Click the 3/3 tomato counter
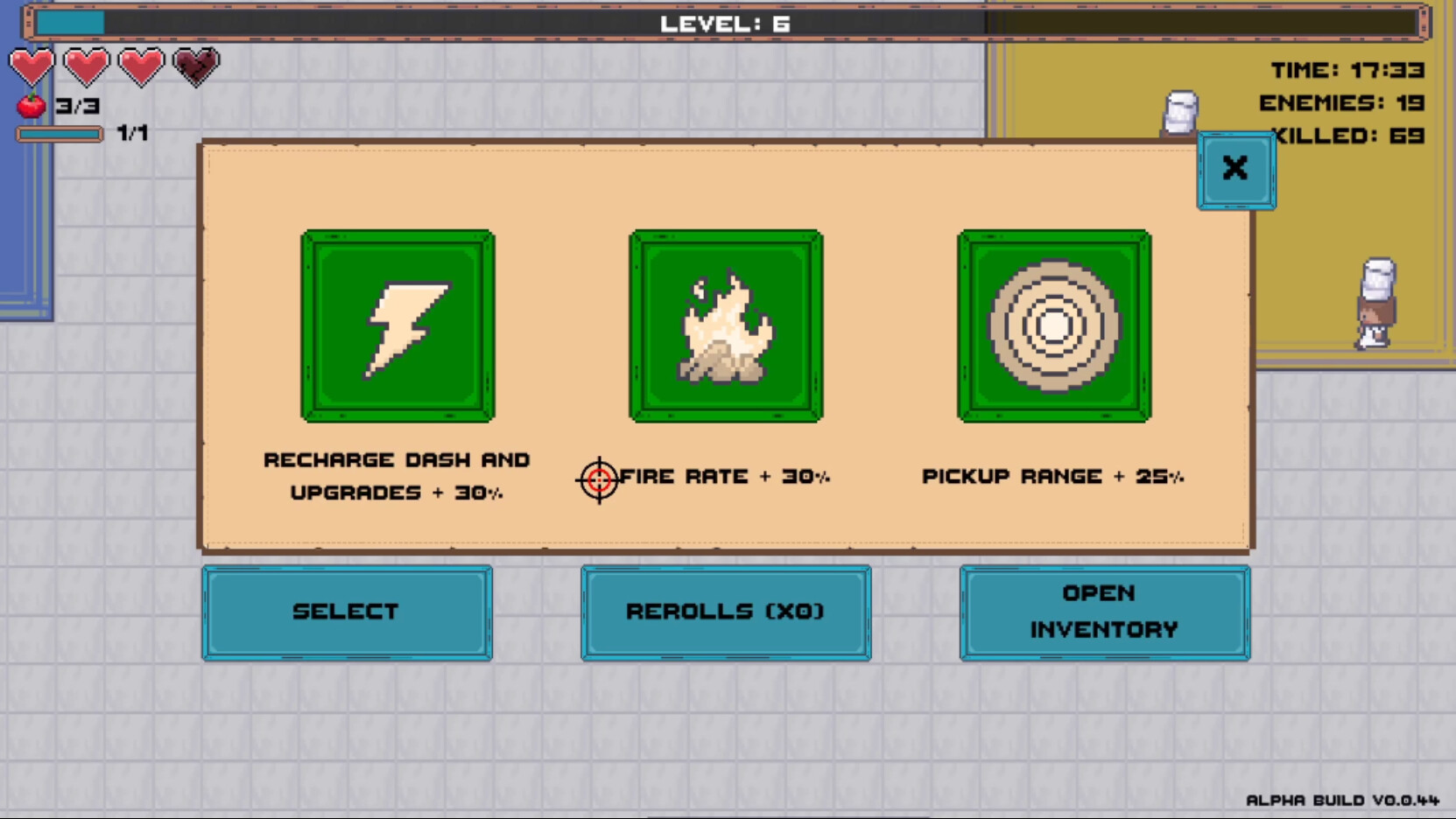Screen dimensions: 1456x819 [x=77, y=106]
